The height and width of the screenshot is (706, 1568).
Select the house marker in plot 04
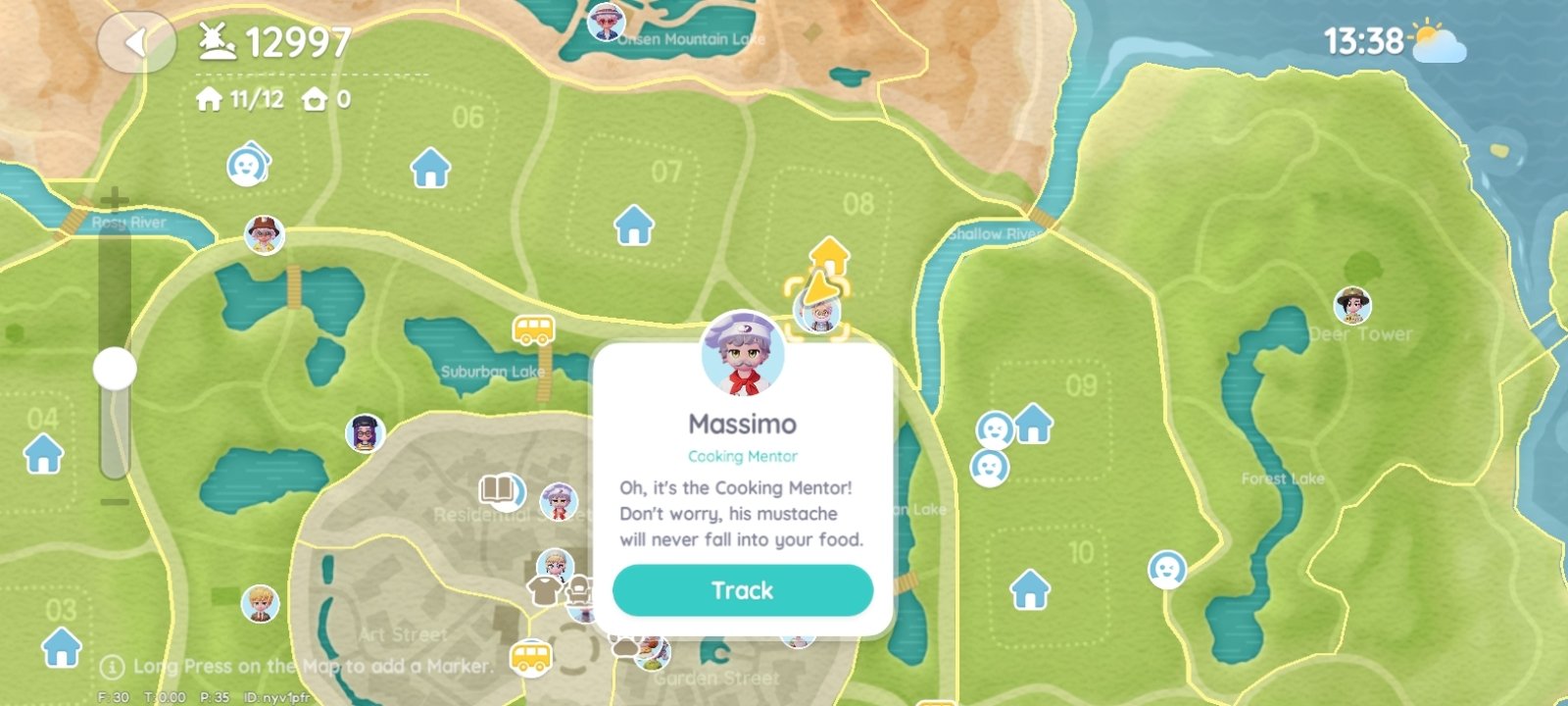coord(43,454)
